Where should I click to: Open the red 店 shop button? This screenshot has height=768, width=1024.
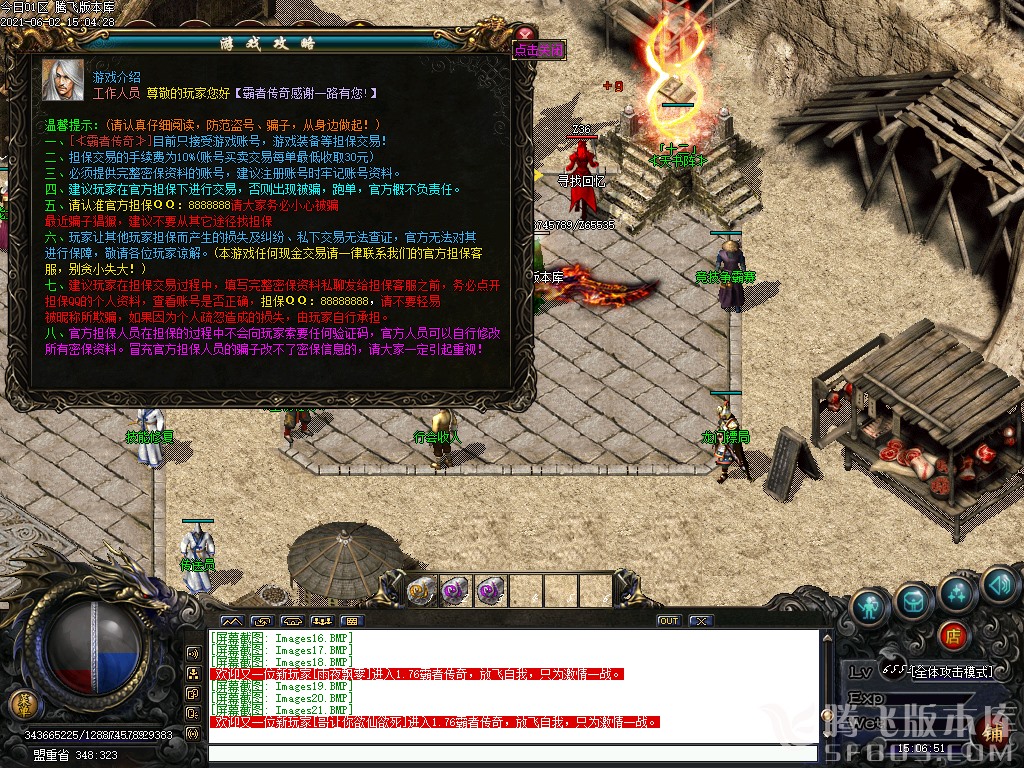point(953,636)
